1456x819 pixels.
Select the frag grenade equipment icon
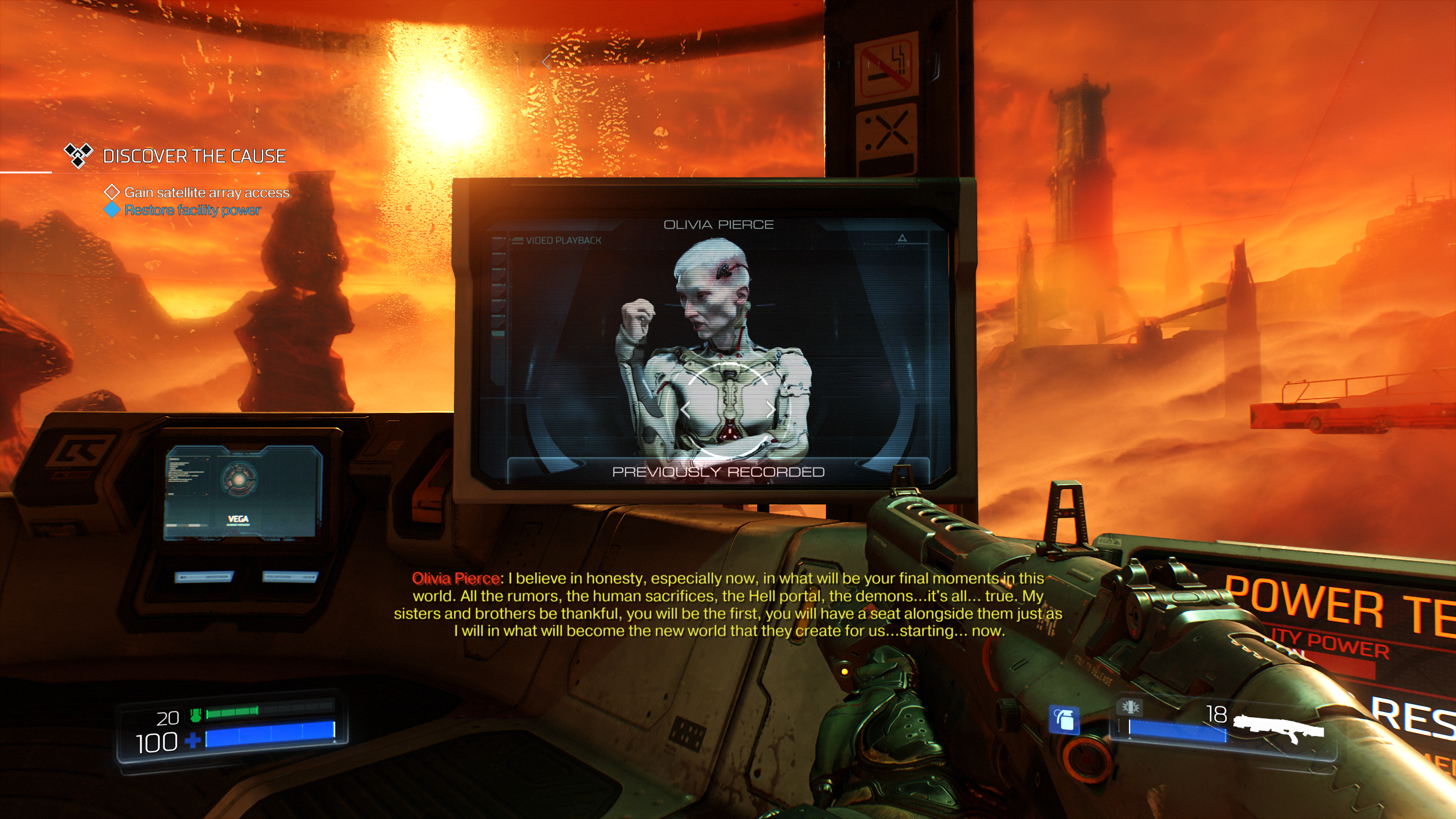point(1064,720)
